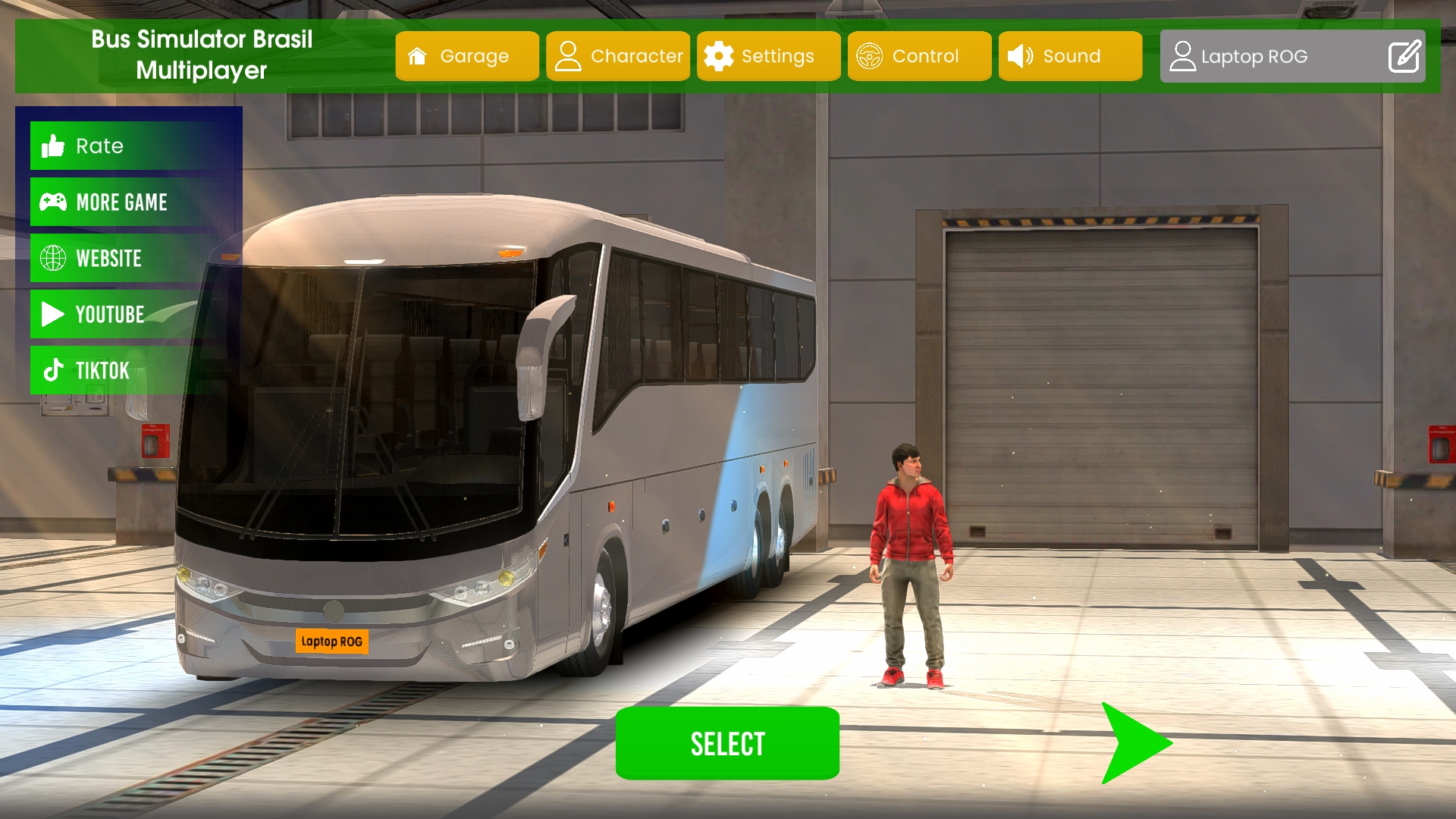
Task: Select the current bus
Action: pyautogui.click(x=727, y=743)
